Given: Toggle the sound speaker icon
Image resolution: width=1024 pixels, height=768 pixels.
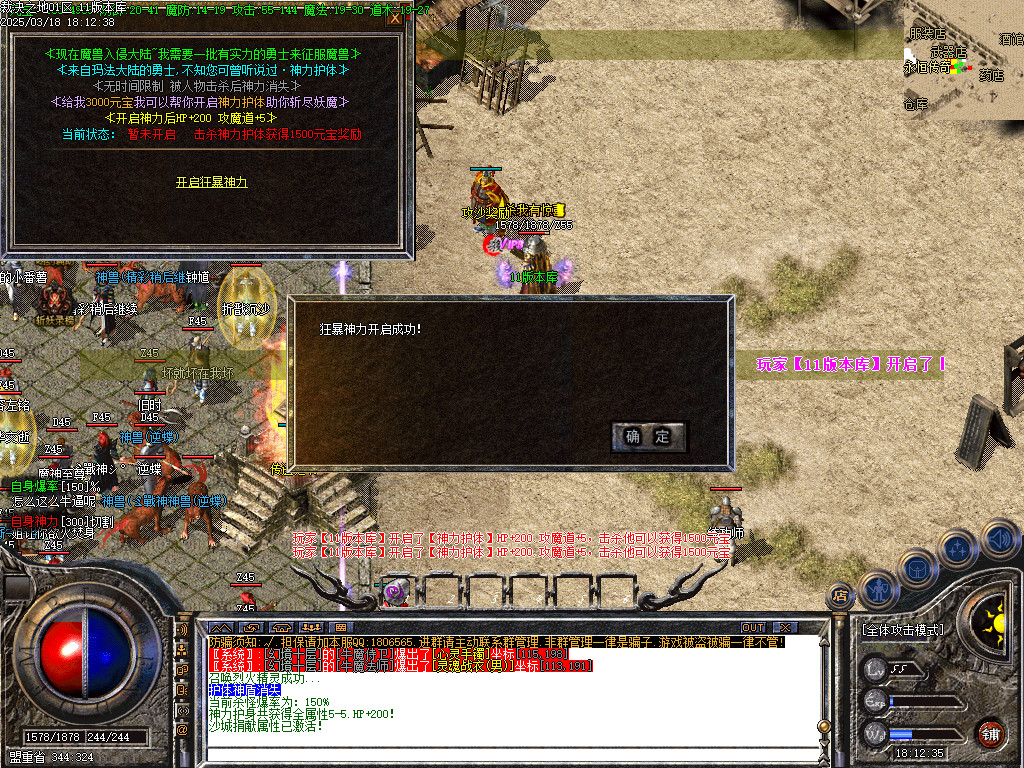Looking at the screenshot, I should [998, 541].
